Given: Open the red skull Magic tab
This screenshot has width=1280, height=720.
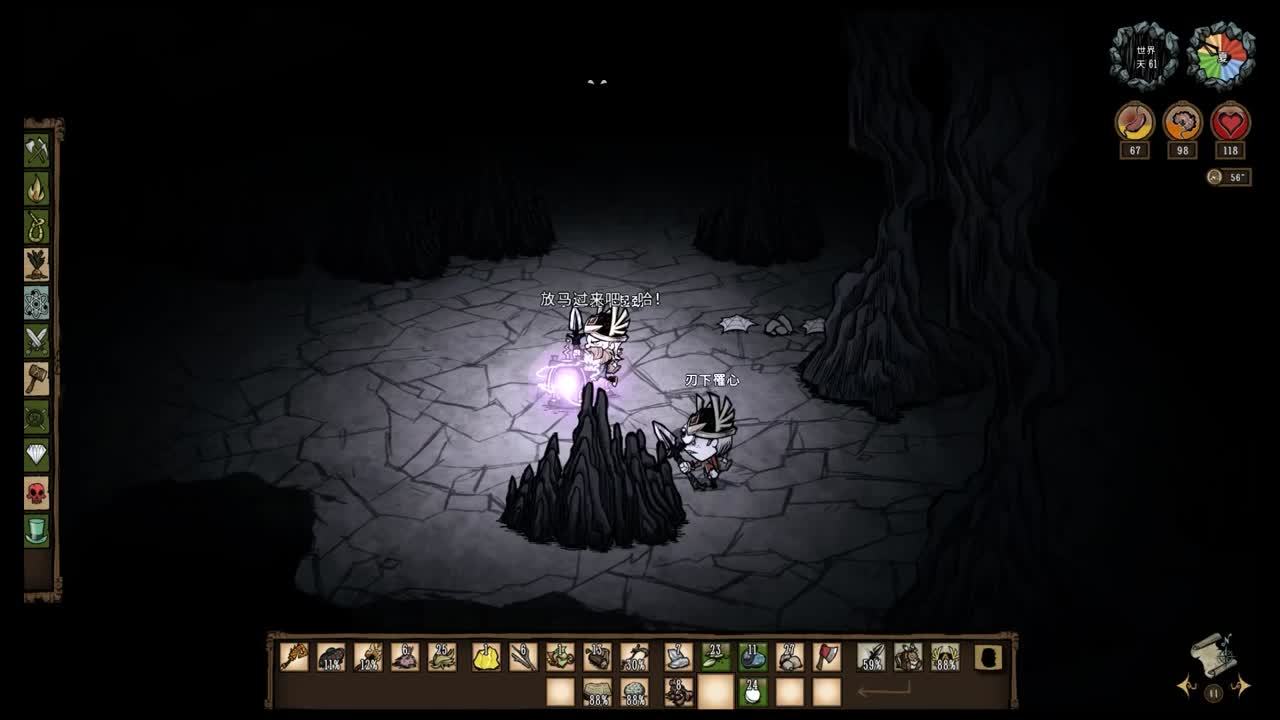Looking at the screenshot, I should 37,493.
